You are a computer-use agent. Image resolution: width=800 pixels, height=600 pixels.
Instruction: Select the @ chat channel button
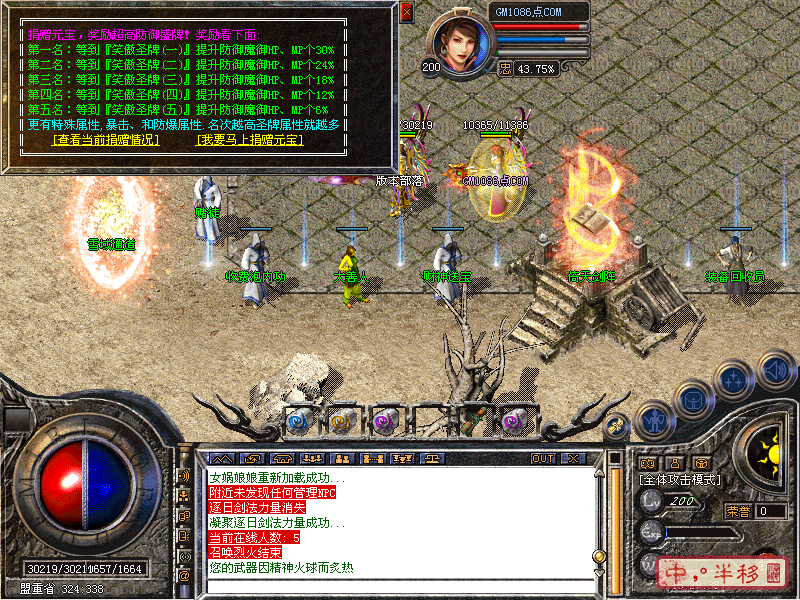[184, 577]
